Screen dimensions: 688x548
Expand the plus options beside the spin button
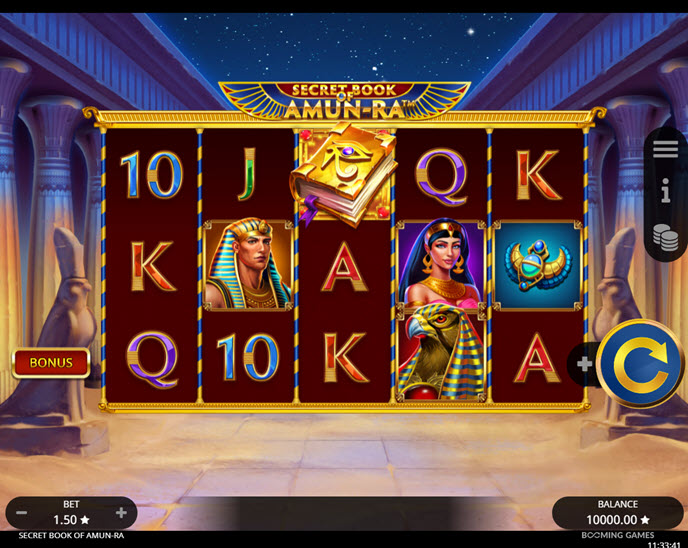click(x=584, y=364)
